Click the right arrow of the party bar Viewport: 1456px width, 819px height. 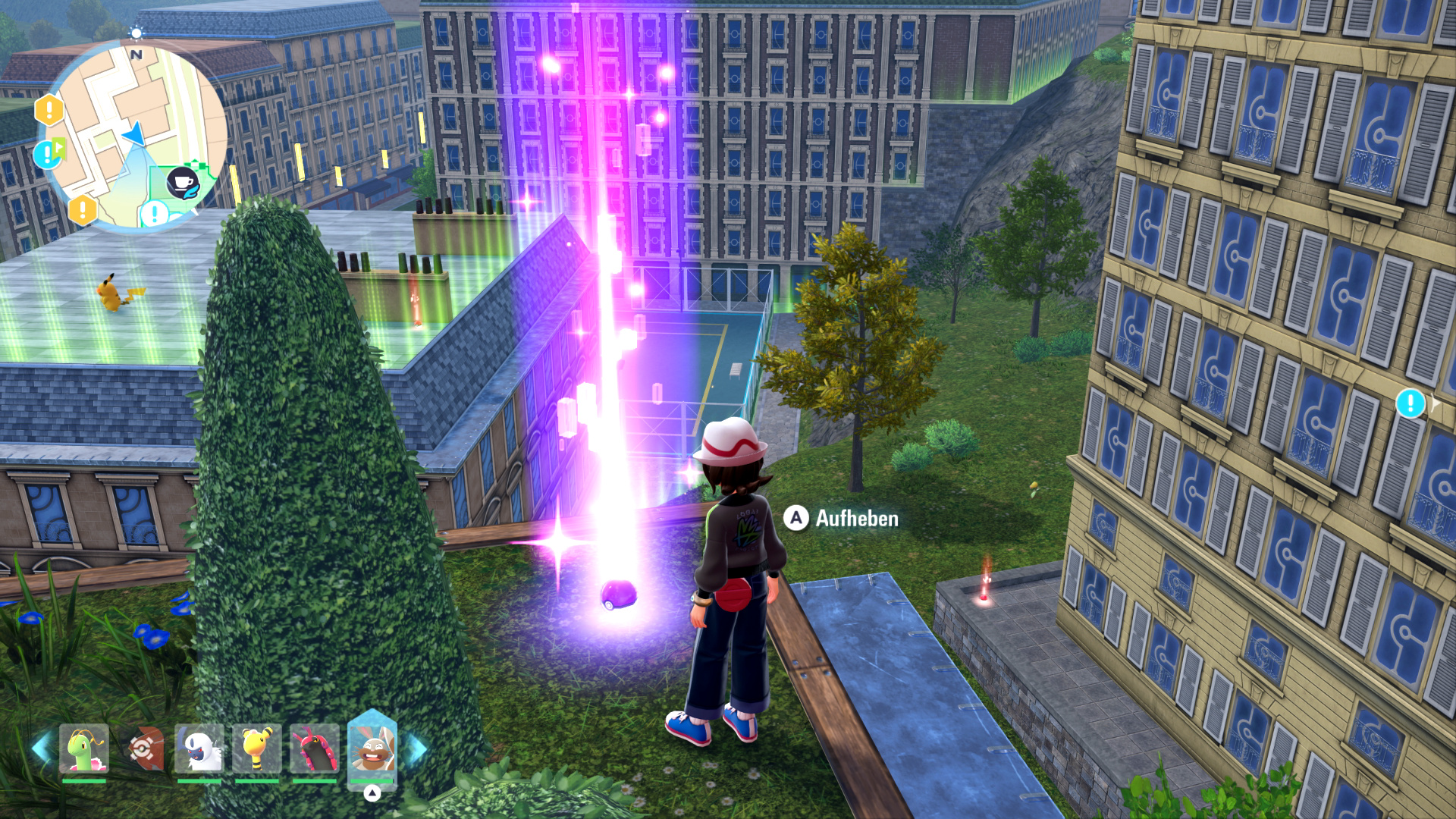point(416,748)
